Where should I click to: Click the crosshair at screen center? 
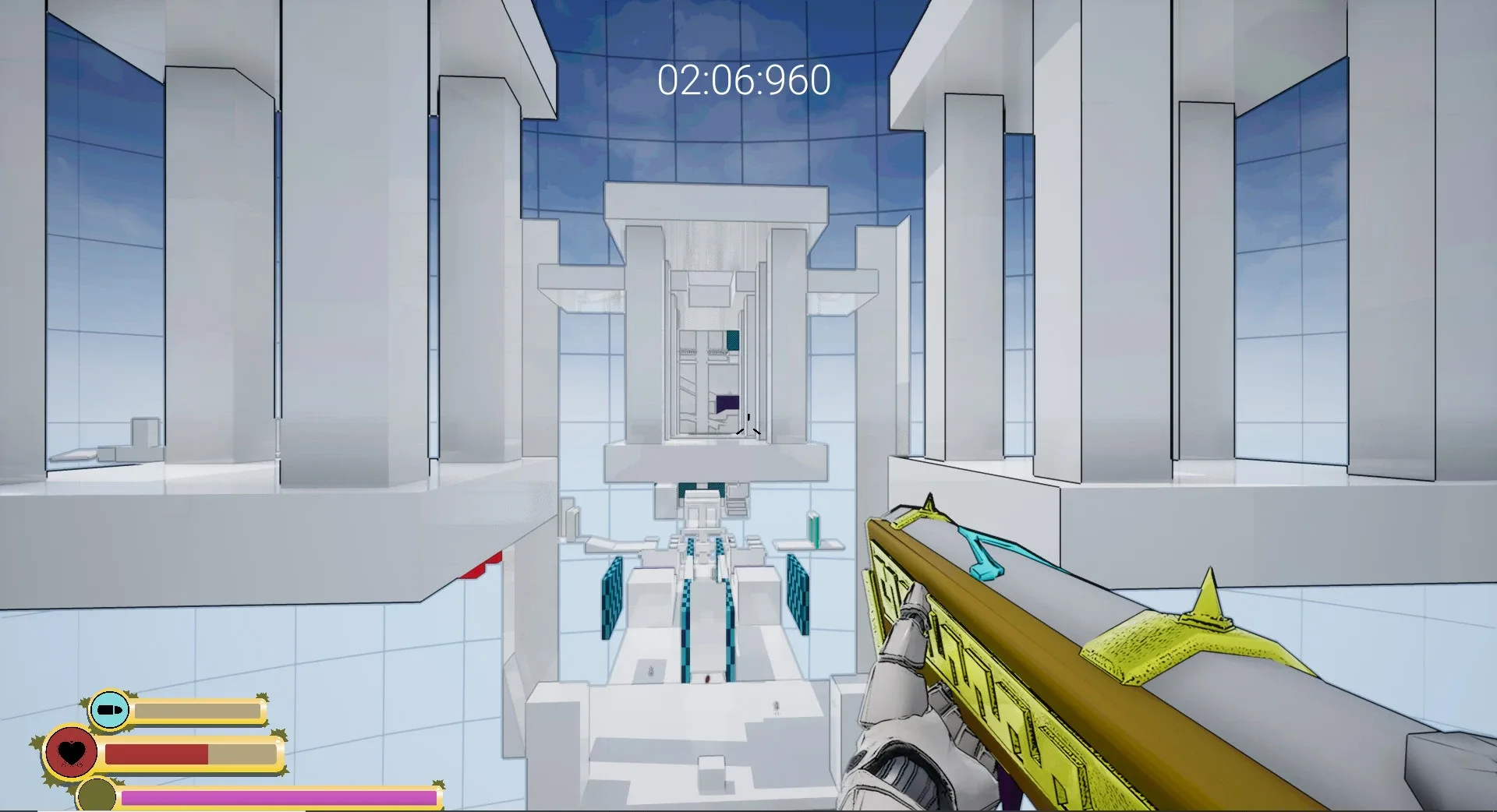point(747,425)
